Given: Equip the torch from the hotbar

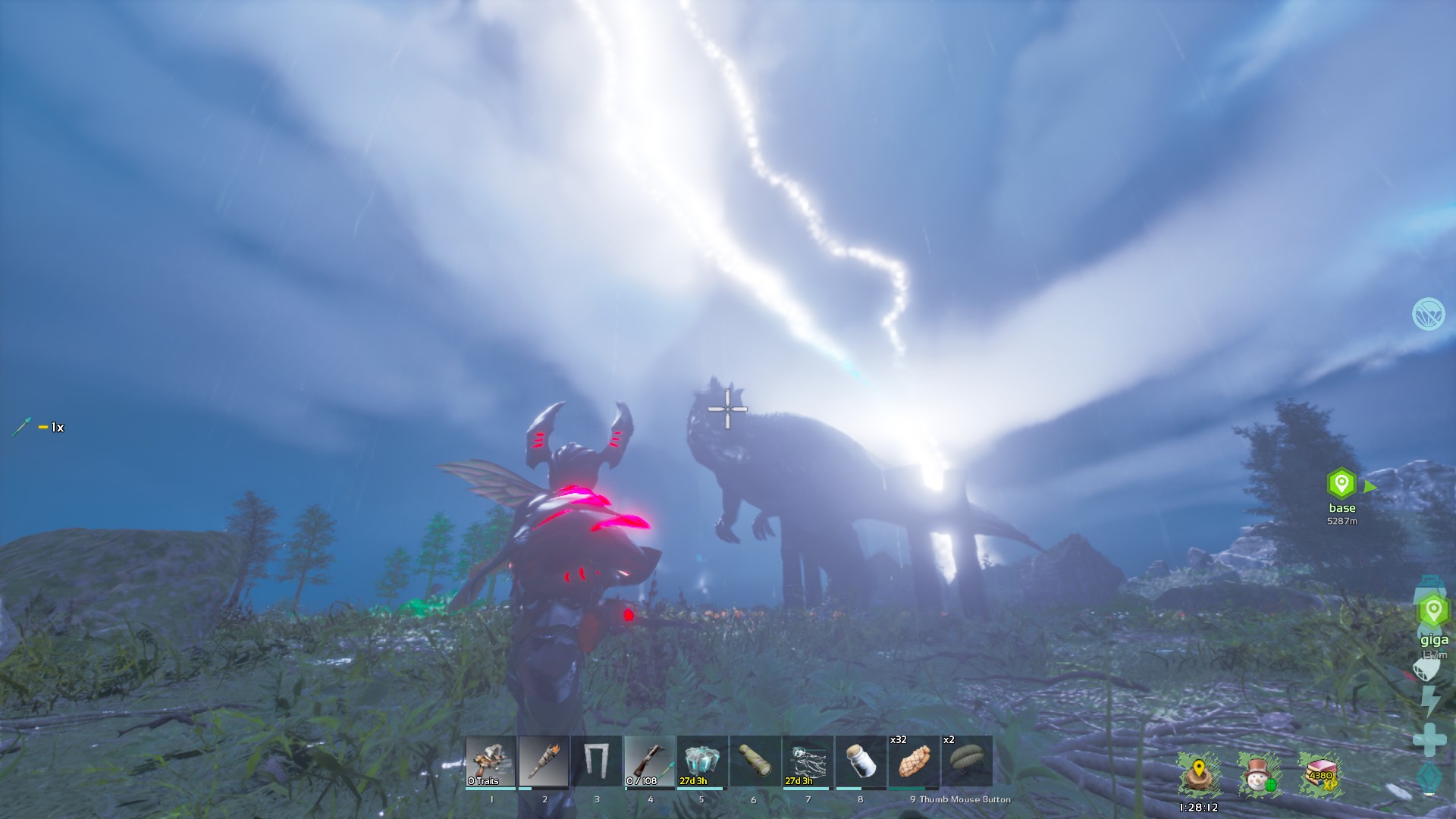Looking at the screenshot, I should click(x=544, y=761).
